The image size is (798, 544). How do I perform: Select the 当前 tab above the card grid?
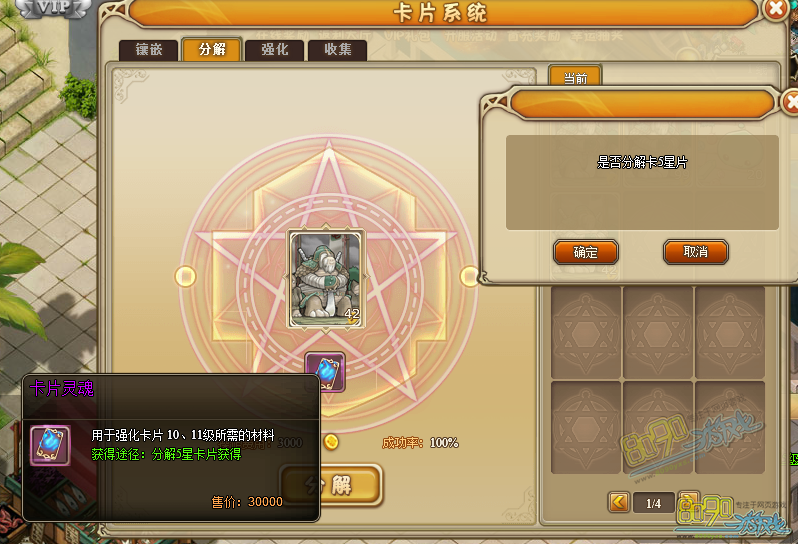(x=575, y=77)
